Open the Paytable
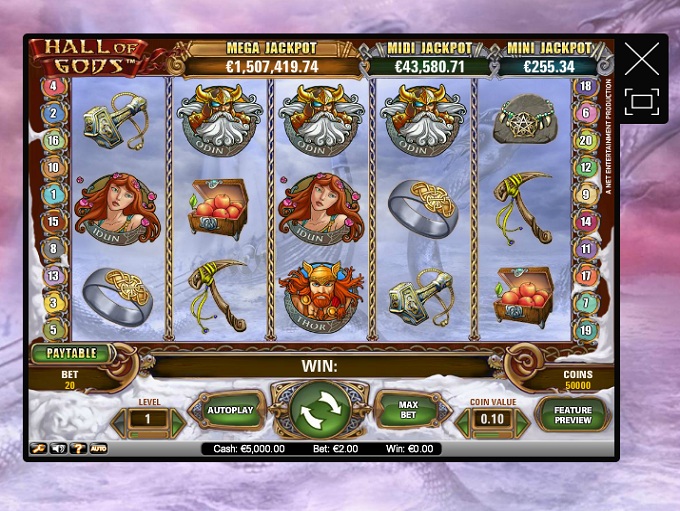Image resolution: width=680 pixels, height=511 pixels. 72,353
